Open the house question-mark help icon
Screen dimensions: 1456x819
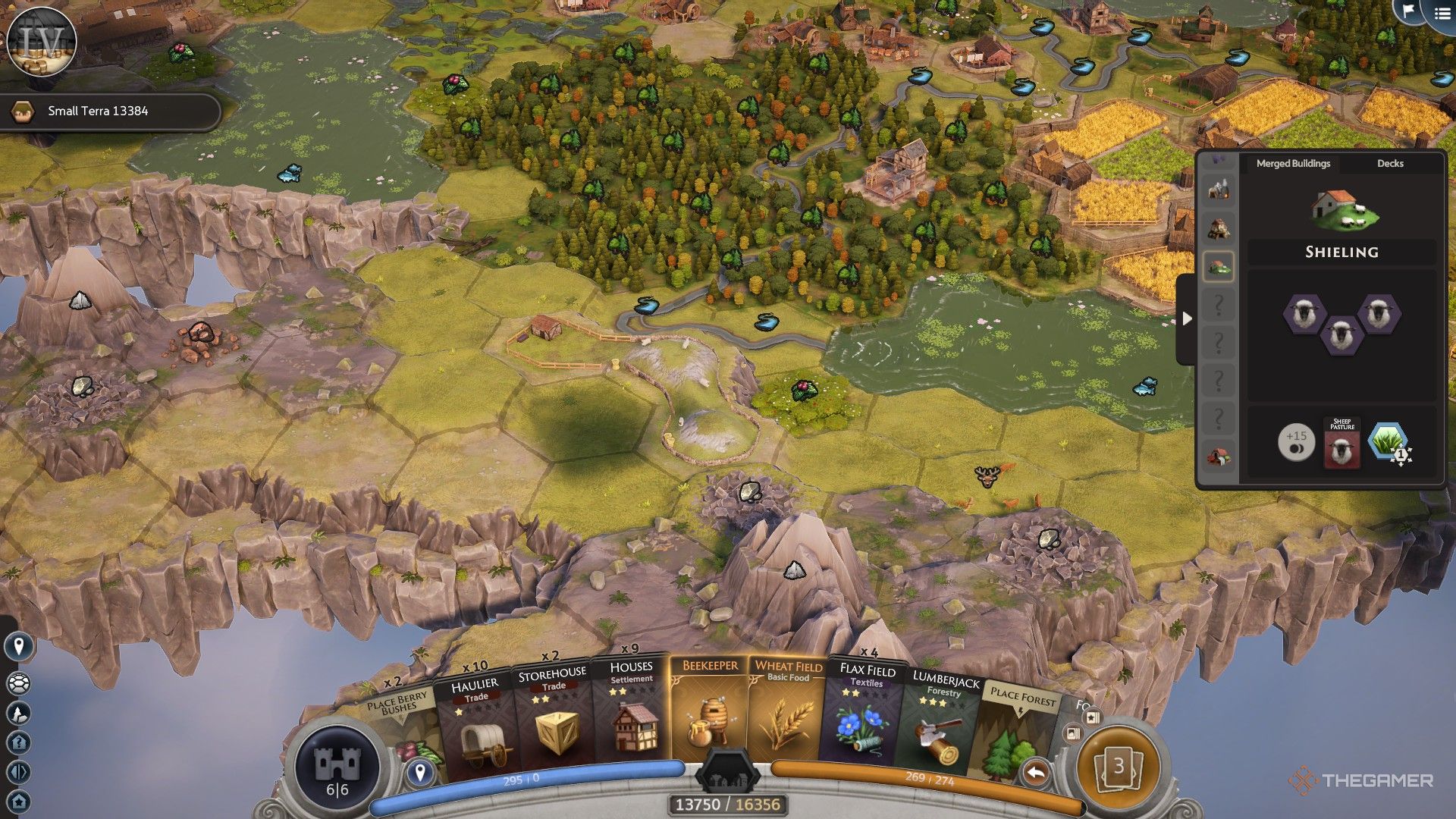click(19, 742)
